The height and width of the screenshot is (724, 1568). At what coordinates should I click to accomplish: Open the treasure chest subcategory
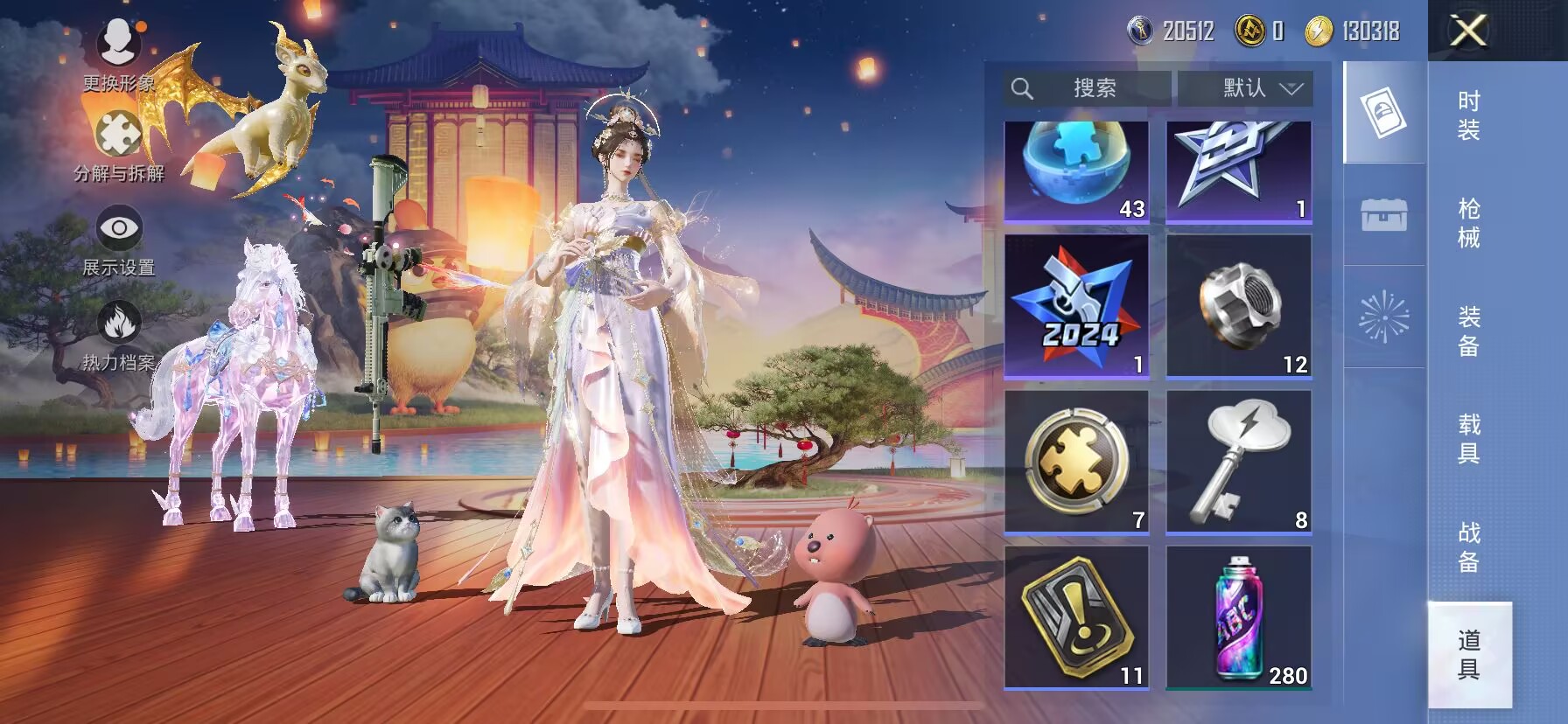coord(1384,214)
